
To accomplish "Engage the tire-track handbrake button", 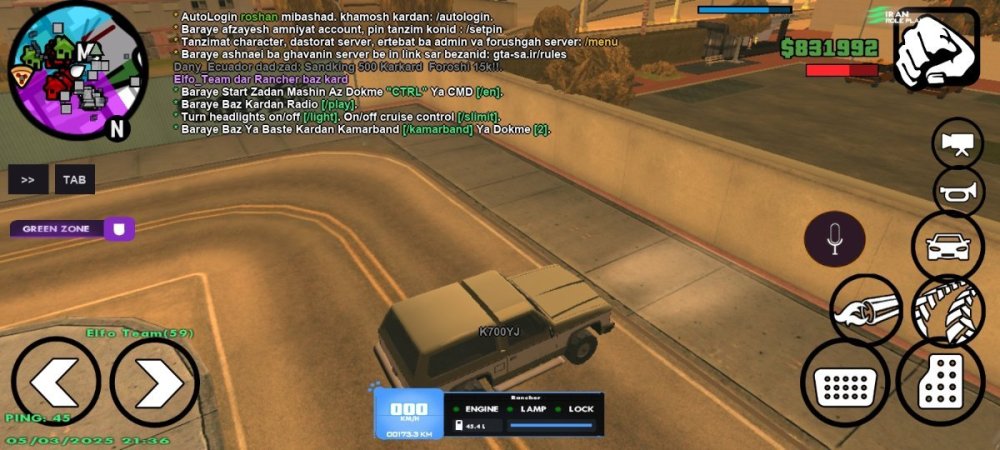I will tap(947, 309).
